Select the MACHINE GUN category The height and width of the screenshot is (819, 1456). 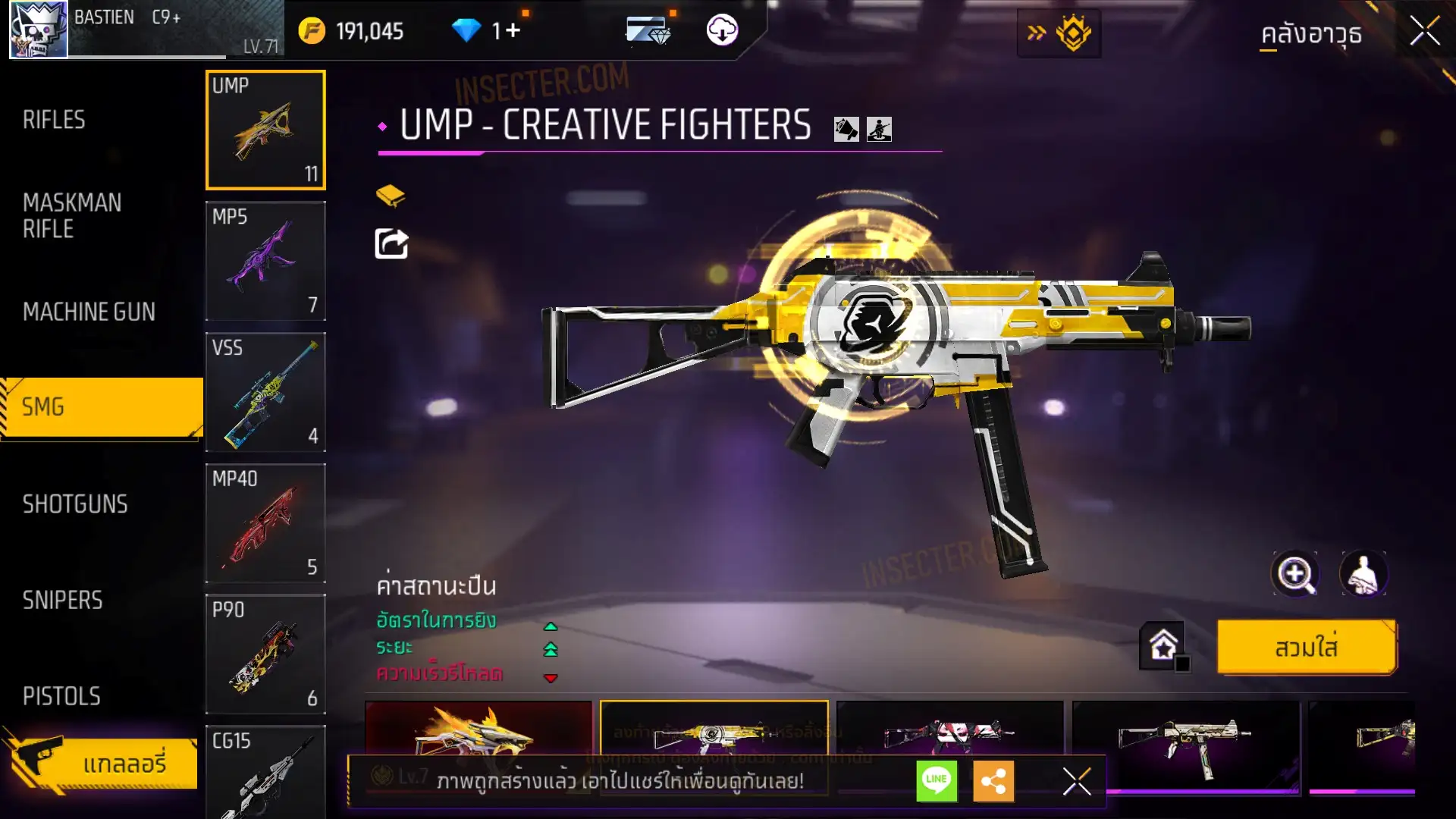(x=89, y=312)
